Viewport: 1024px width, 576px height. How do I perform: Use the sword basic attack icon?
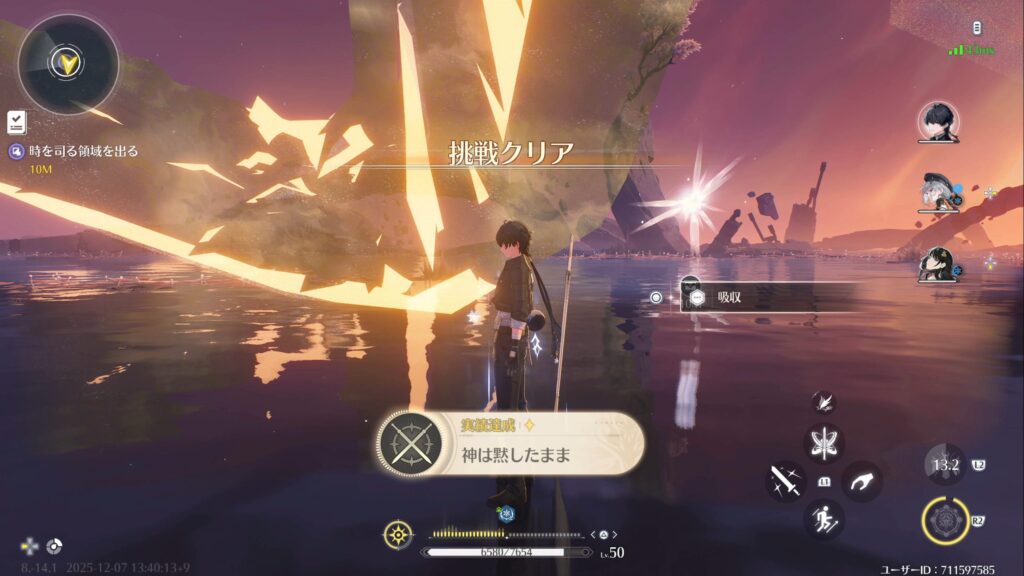pos(786,481)
